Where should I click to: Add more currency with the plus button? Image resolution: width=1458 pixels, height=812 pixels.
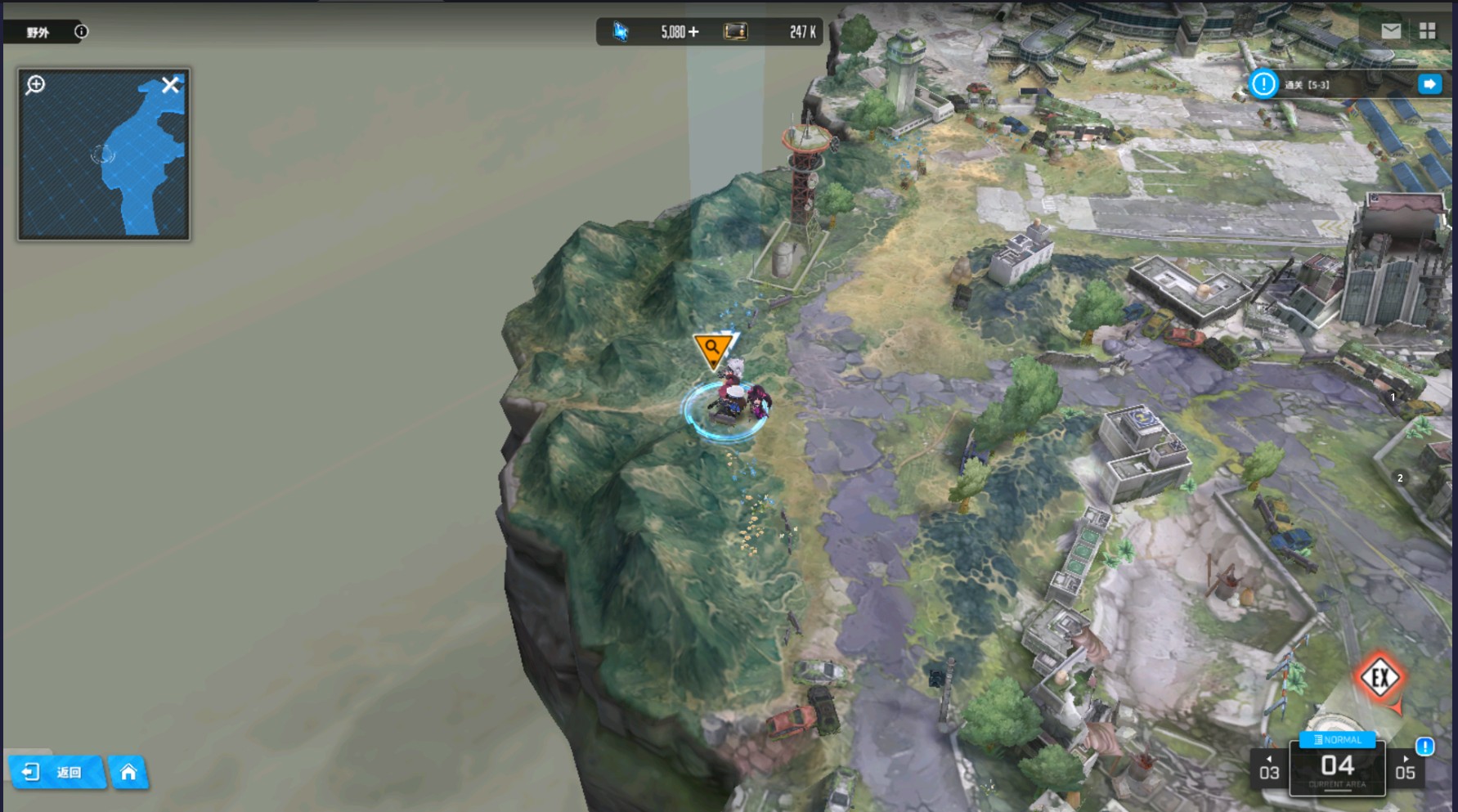click(693, 32)
